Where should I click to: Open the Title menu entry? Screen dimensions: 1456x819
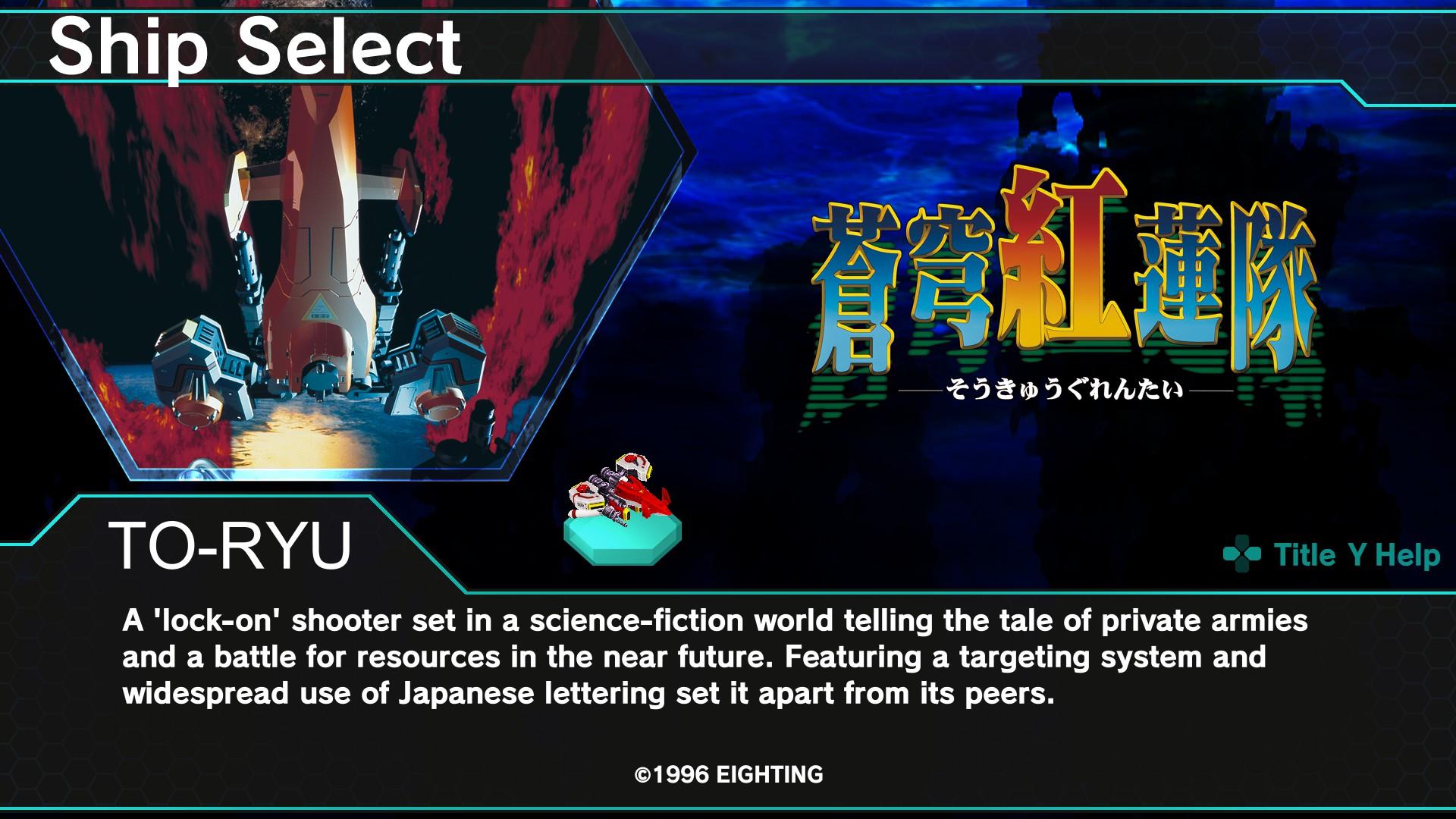(x=1306, y=555)
